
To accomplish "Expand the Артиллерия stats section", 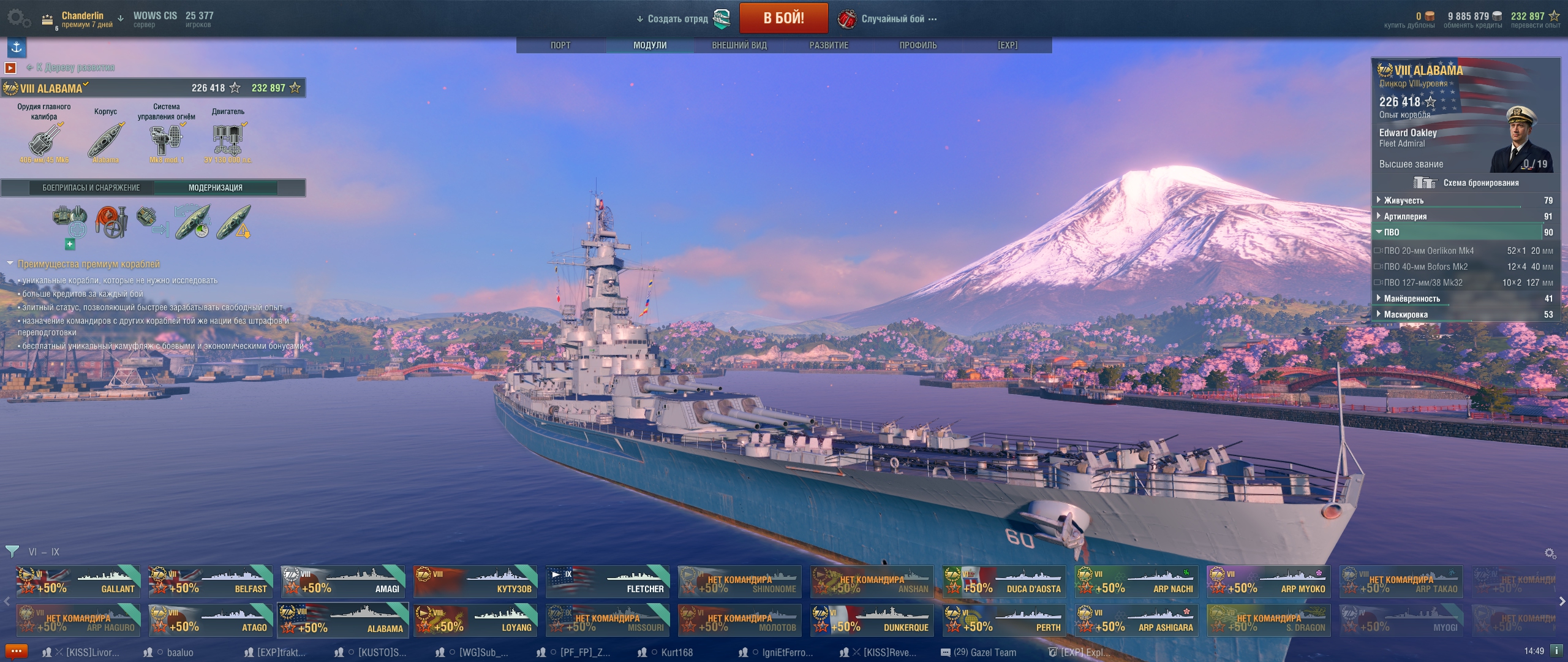I will pos(1405,216).
